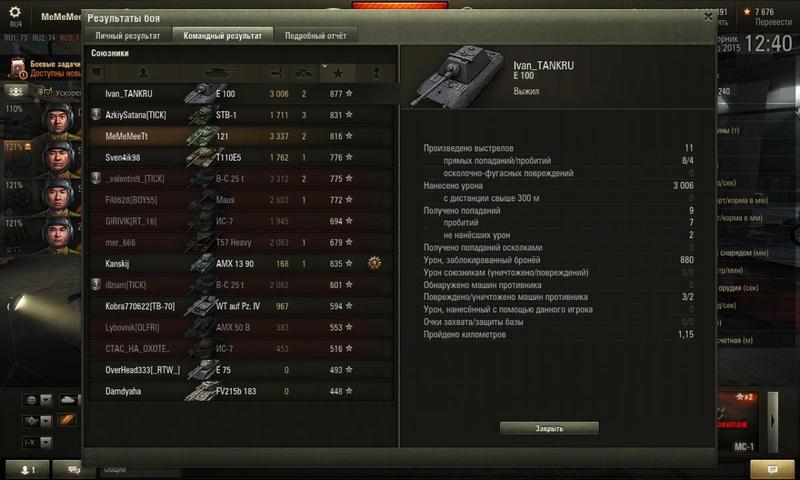Image resolution: width=800 pixels, height=480 pixels.
Task: Select the Sven4ik98 T110E5 row
Action: (240, 157)
